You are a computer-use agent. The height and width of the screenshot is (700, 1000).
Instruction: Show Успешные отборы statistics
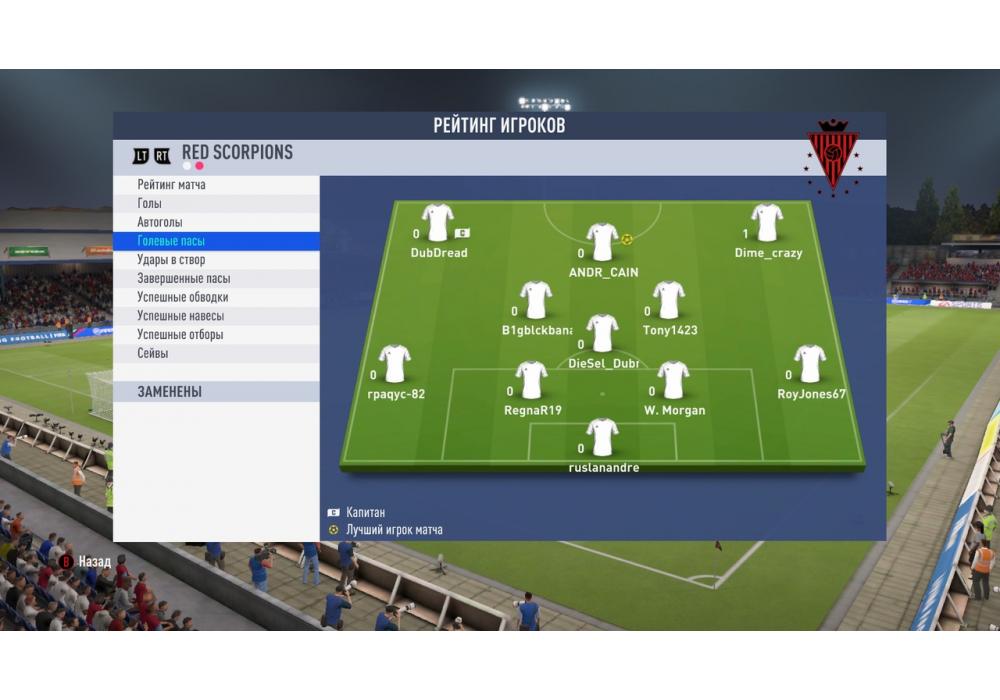pyautogui.click(x=181, y=335)
